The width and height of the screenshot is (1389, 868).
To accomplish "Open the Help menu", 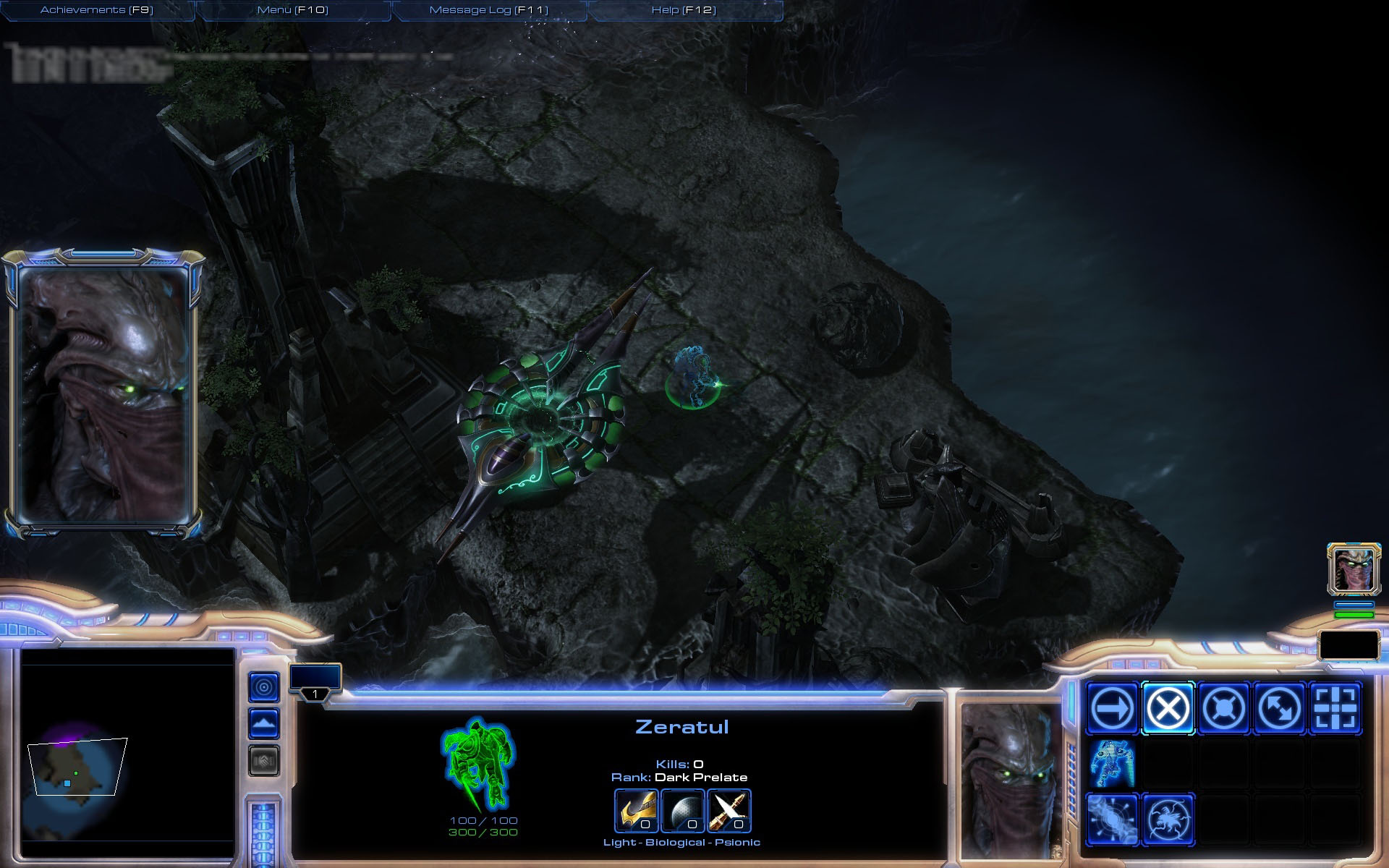I will coord(684,10).
